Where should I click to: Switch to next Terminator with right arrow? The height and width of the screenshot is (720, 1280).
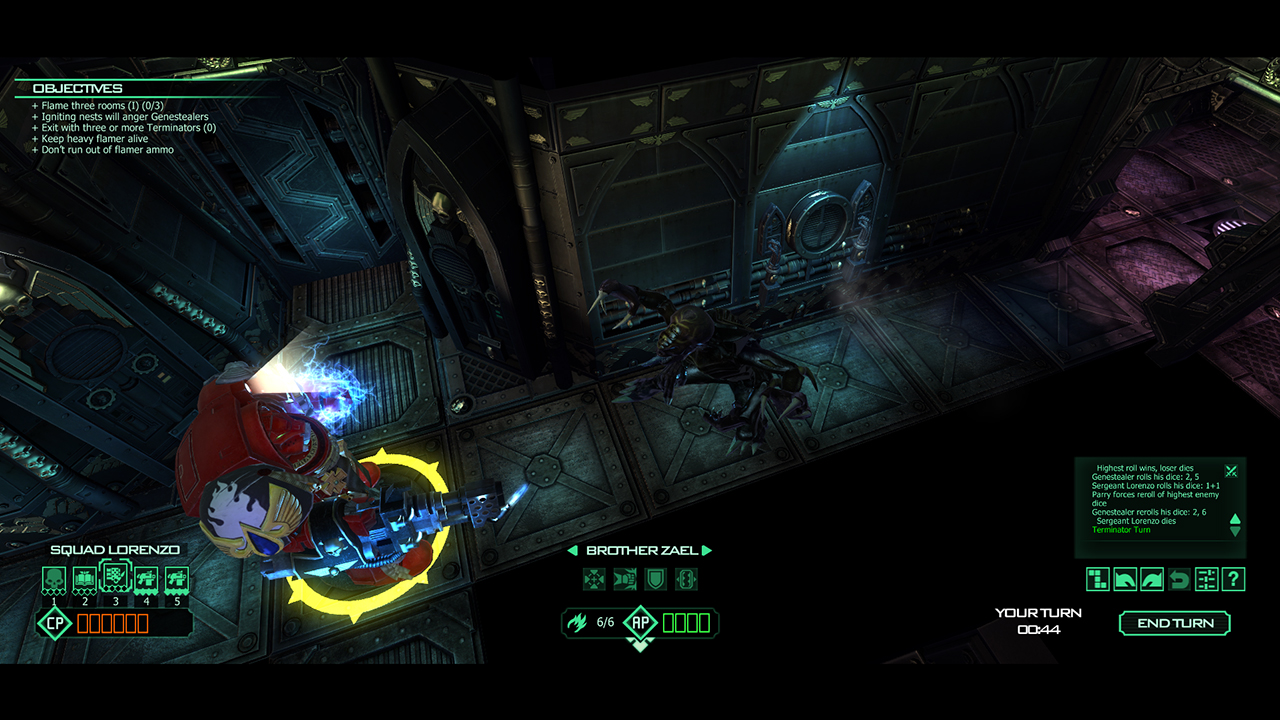(x=707, y=551)
